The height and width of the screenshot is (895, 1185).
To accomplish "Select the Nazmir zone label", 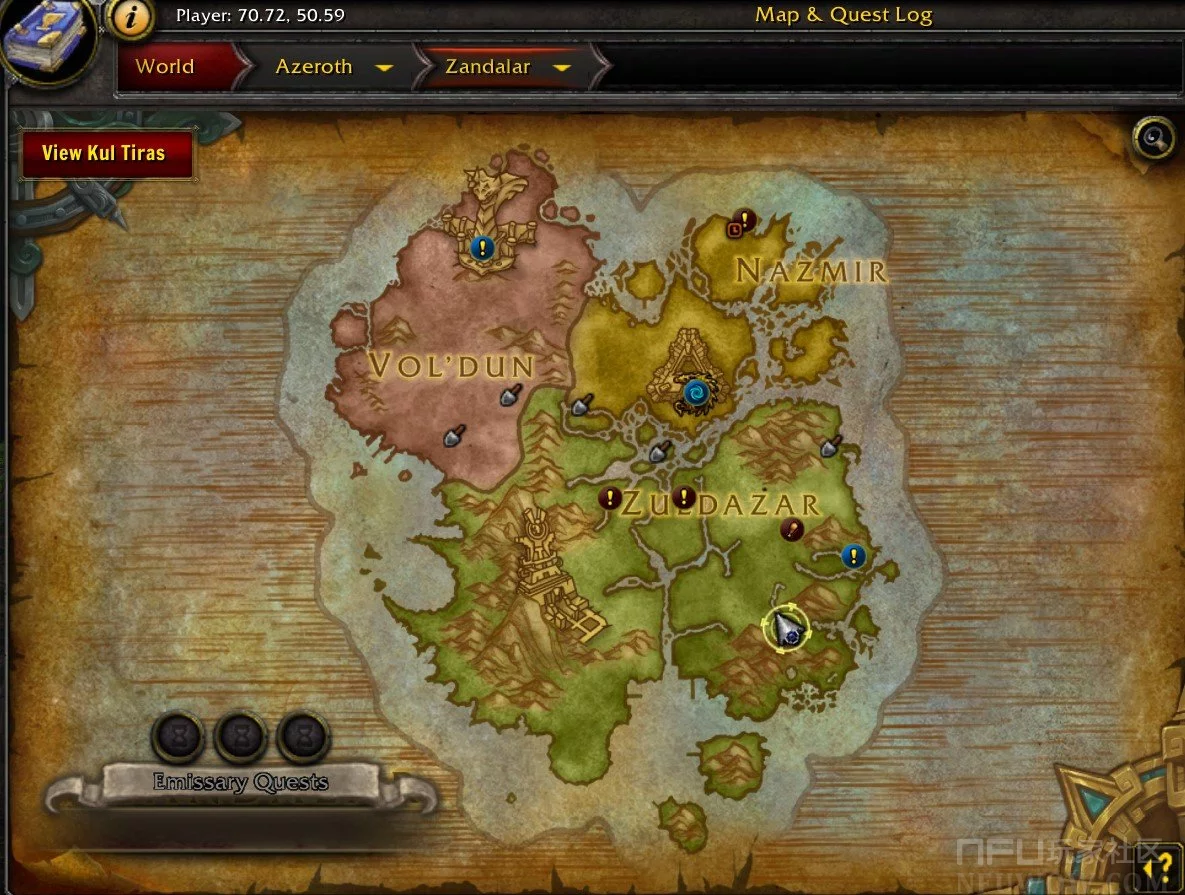I will point(811,270).
